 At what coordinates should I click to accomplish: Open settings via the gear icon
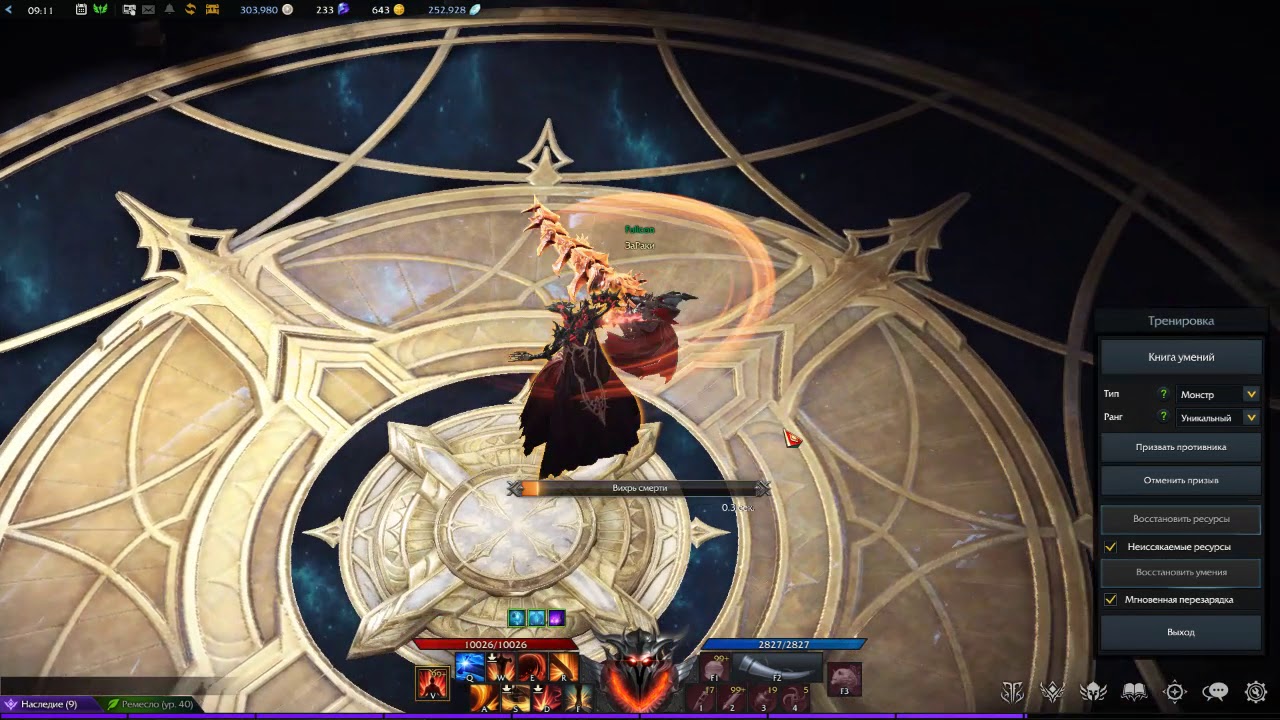pos(1256,691)
